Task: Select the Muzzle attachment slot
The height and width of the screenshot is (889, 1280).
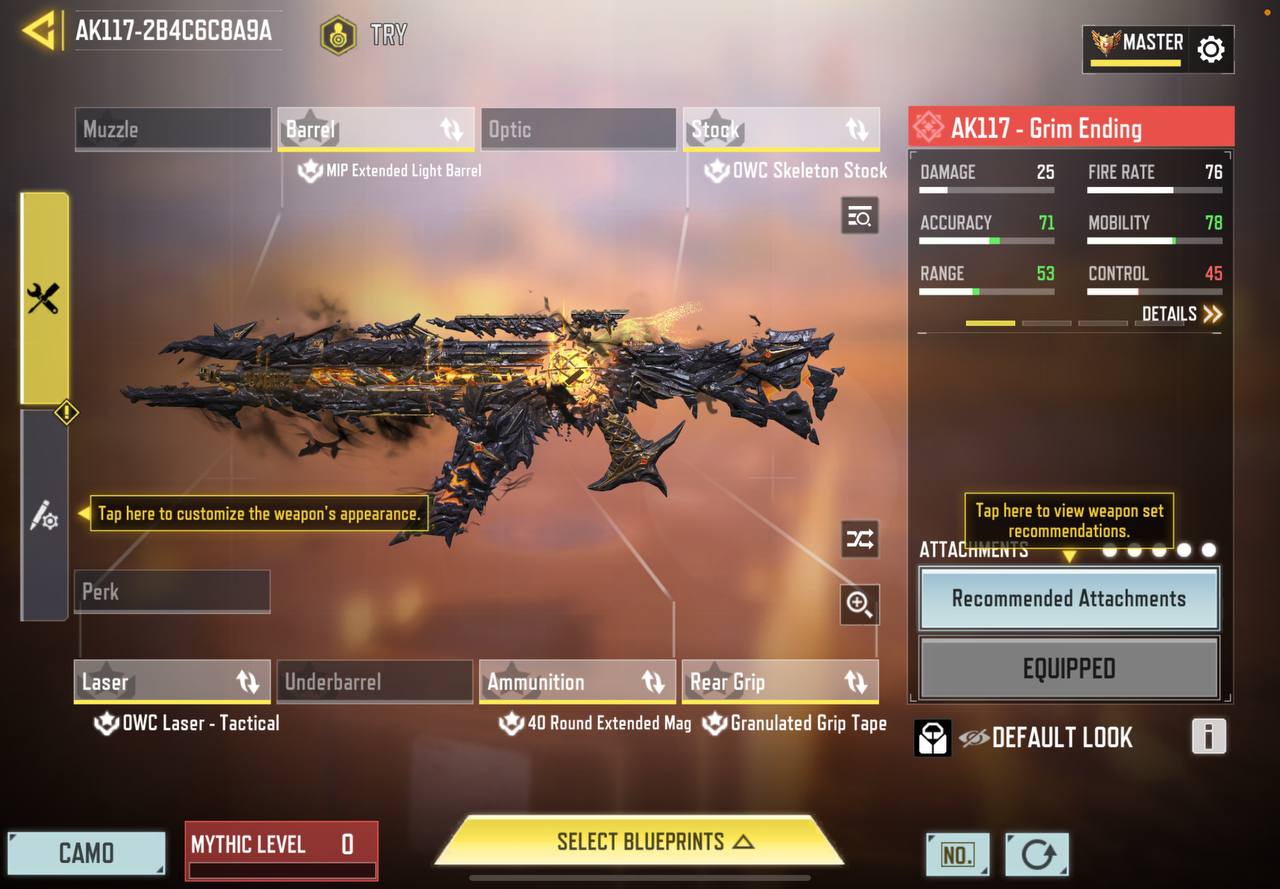Action: click(x=173, y=130)
